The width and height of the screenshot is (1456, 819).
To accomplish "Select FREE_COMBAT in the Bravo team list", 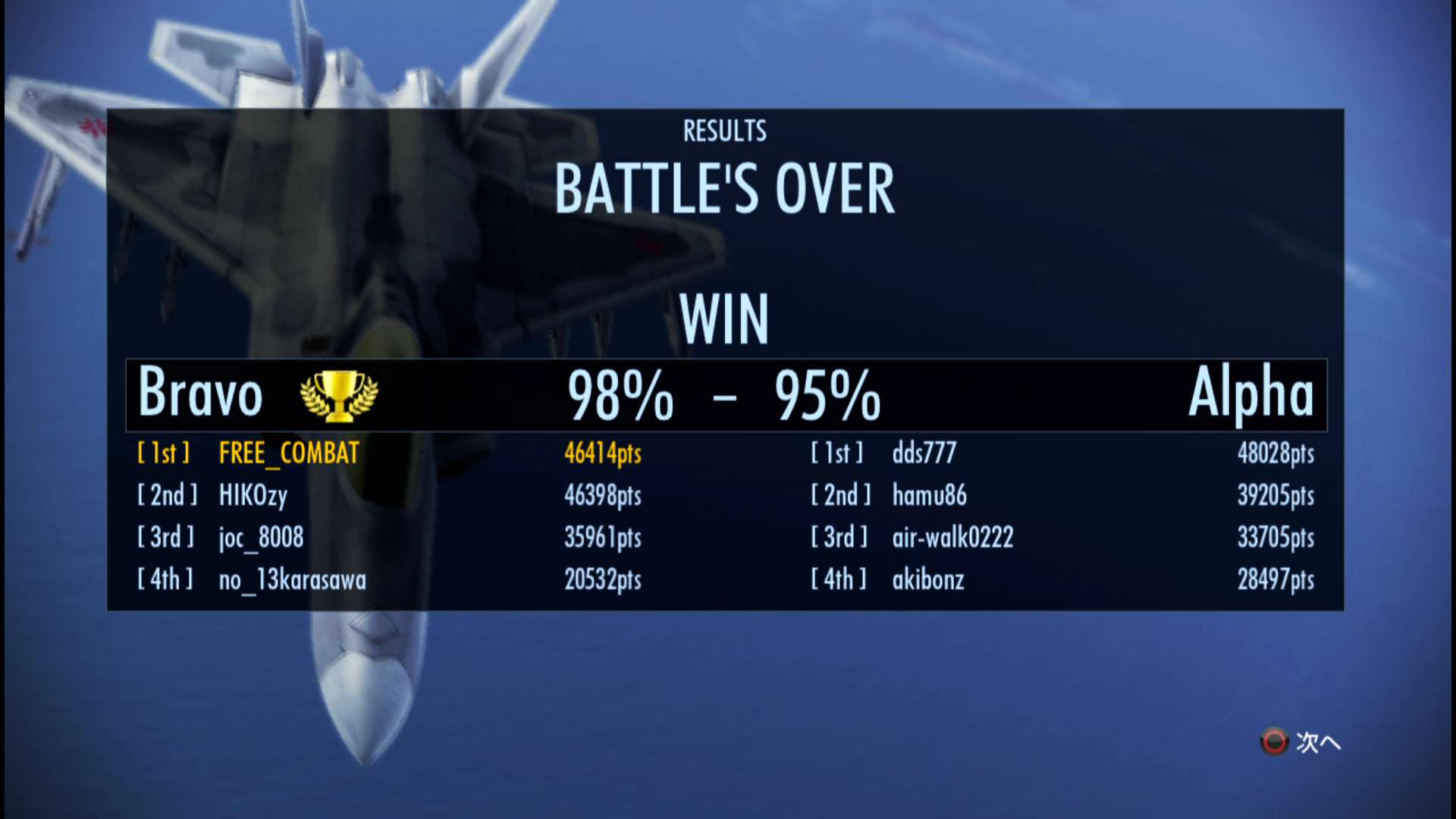I will point(289,453).
